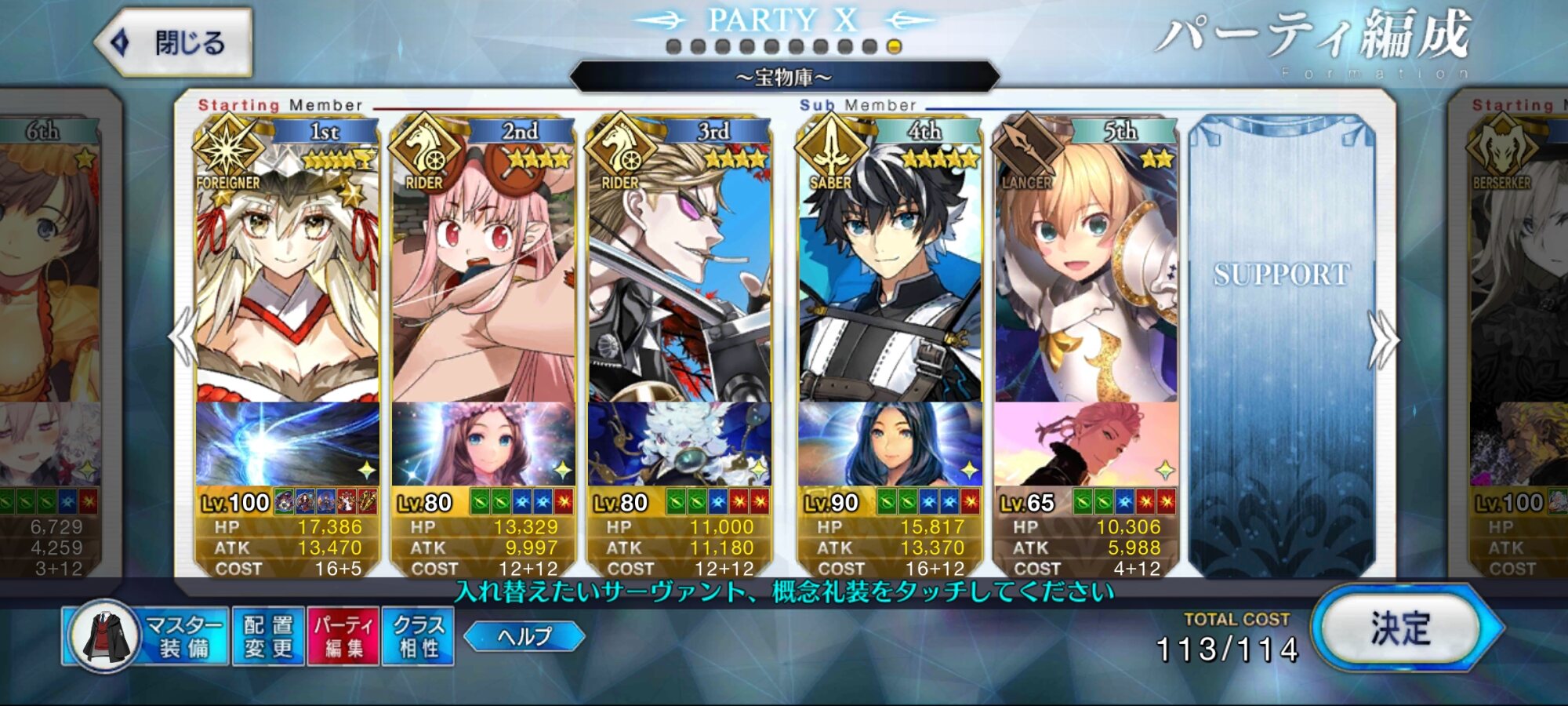The height and width of the screenshot is (706, 1568).
Task: Choose the empty SUPPORT slot
Action: point(1282,345)
